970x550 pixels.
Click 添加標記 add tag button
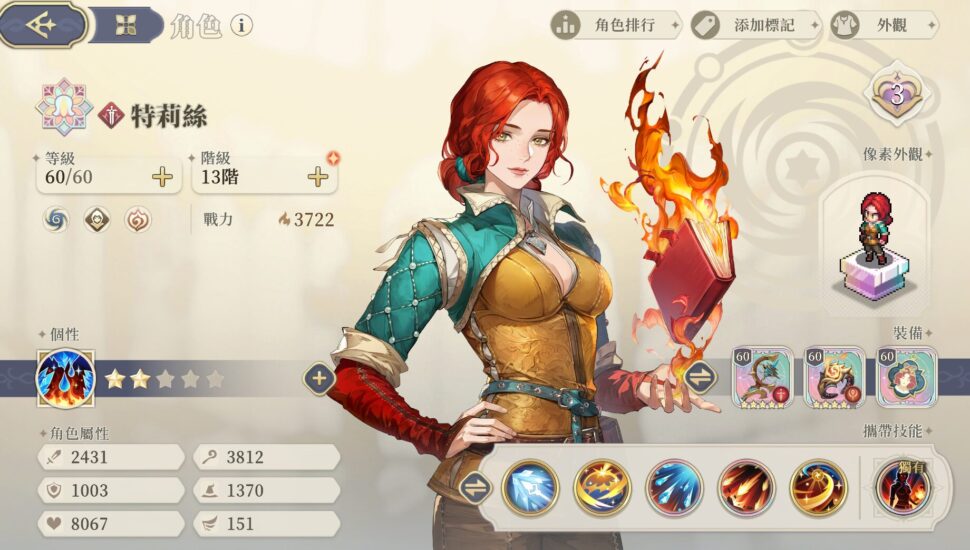(754, 25)
